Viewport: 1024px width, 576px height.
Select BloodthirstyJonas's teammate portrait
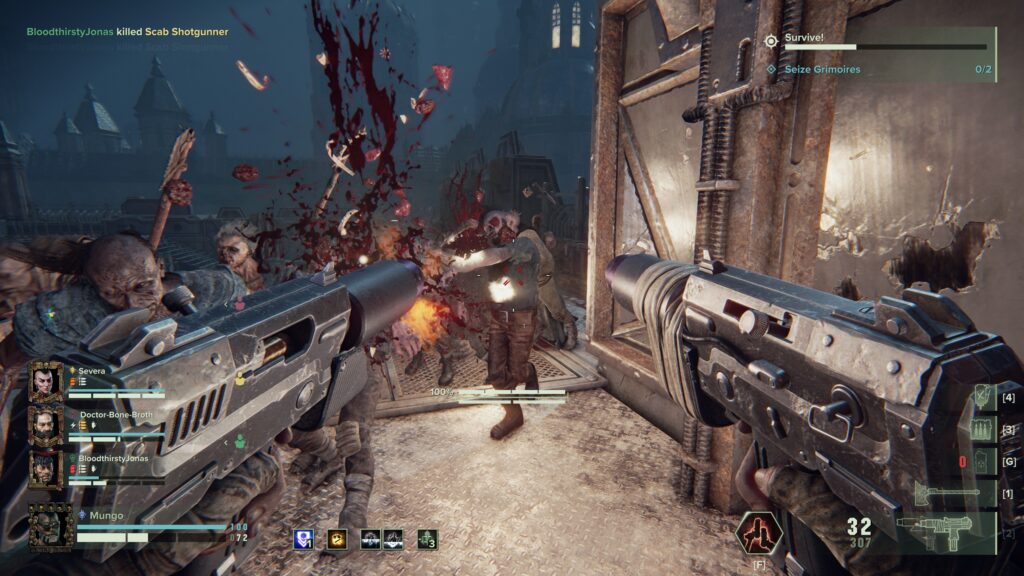45,469
